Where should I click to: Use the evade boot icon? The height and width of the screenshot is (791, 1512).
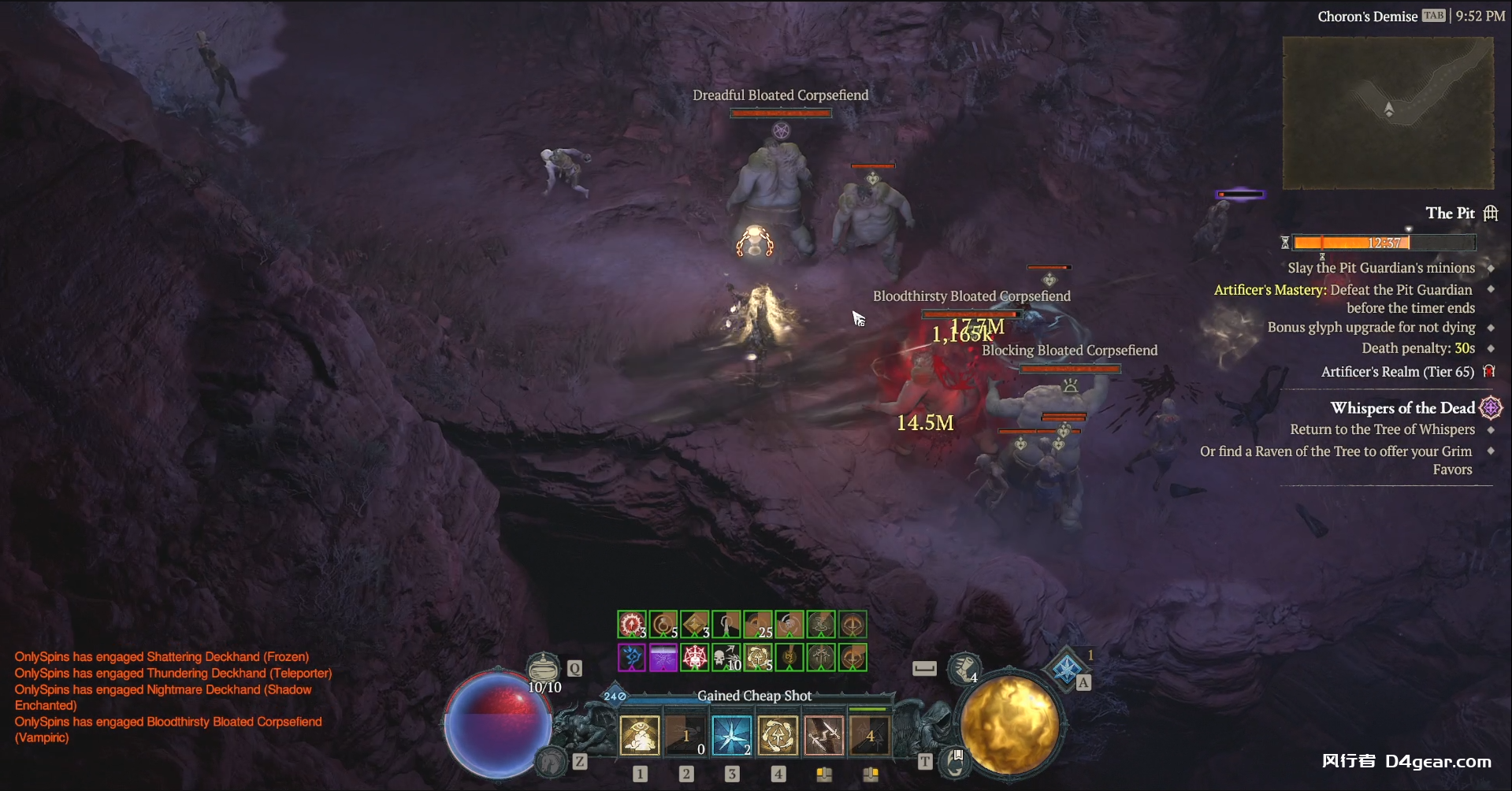click(964, 669)
